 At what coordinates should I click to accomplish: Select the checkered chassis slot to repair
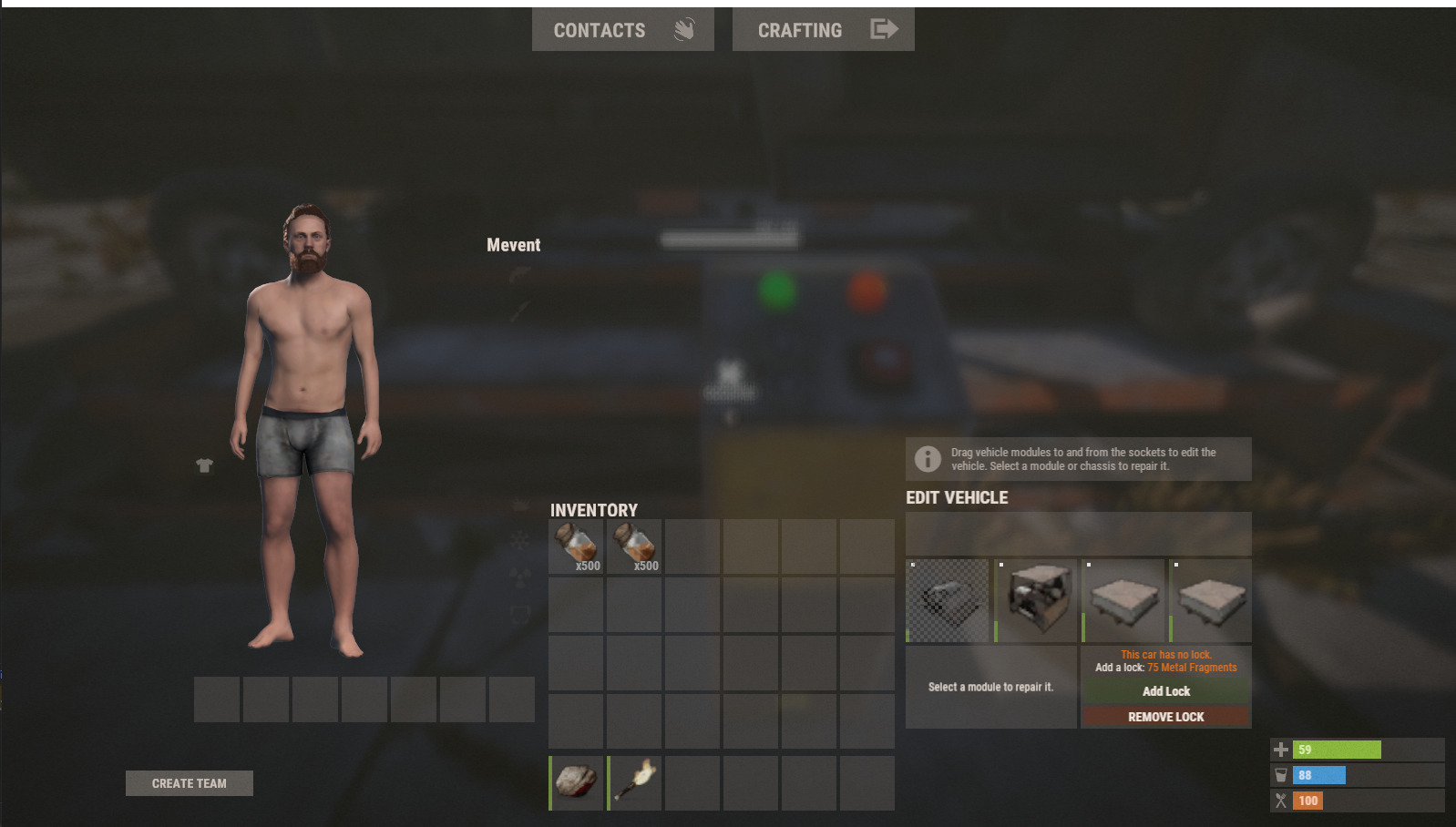pos(948,601)
